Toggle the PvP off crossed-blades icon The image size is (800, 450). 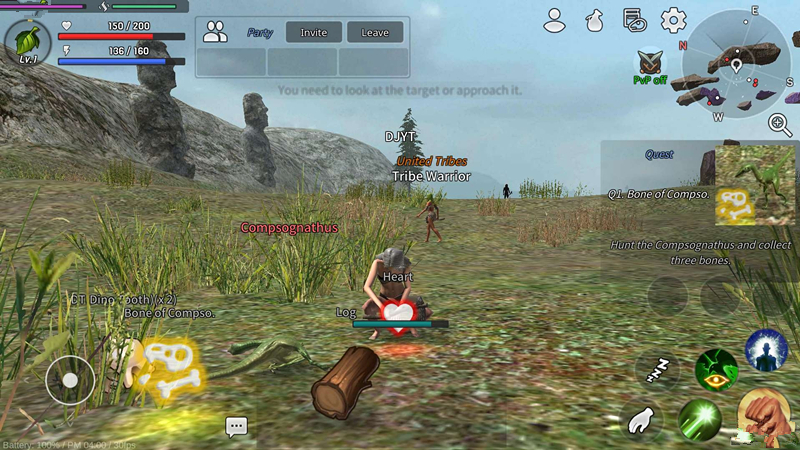tap(650, 63)
